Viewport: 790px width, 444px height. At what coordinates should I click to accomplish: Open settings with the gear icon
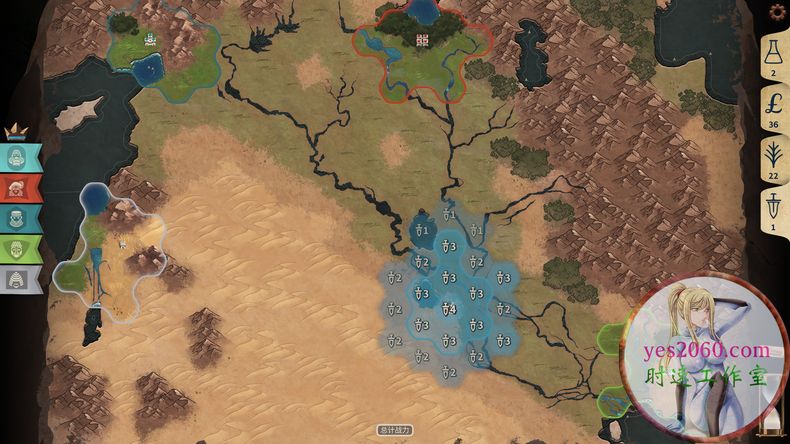(x=776, y=12)
